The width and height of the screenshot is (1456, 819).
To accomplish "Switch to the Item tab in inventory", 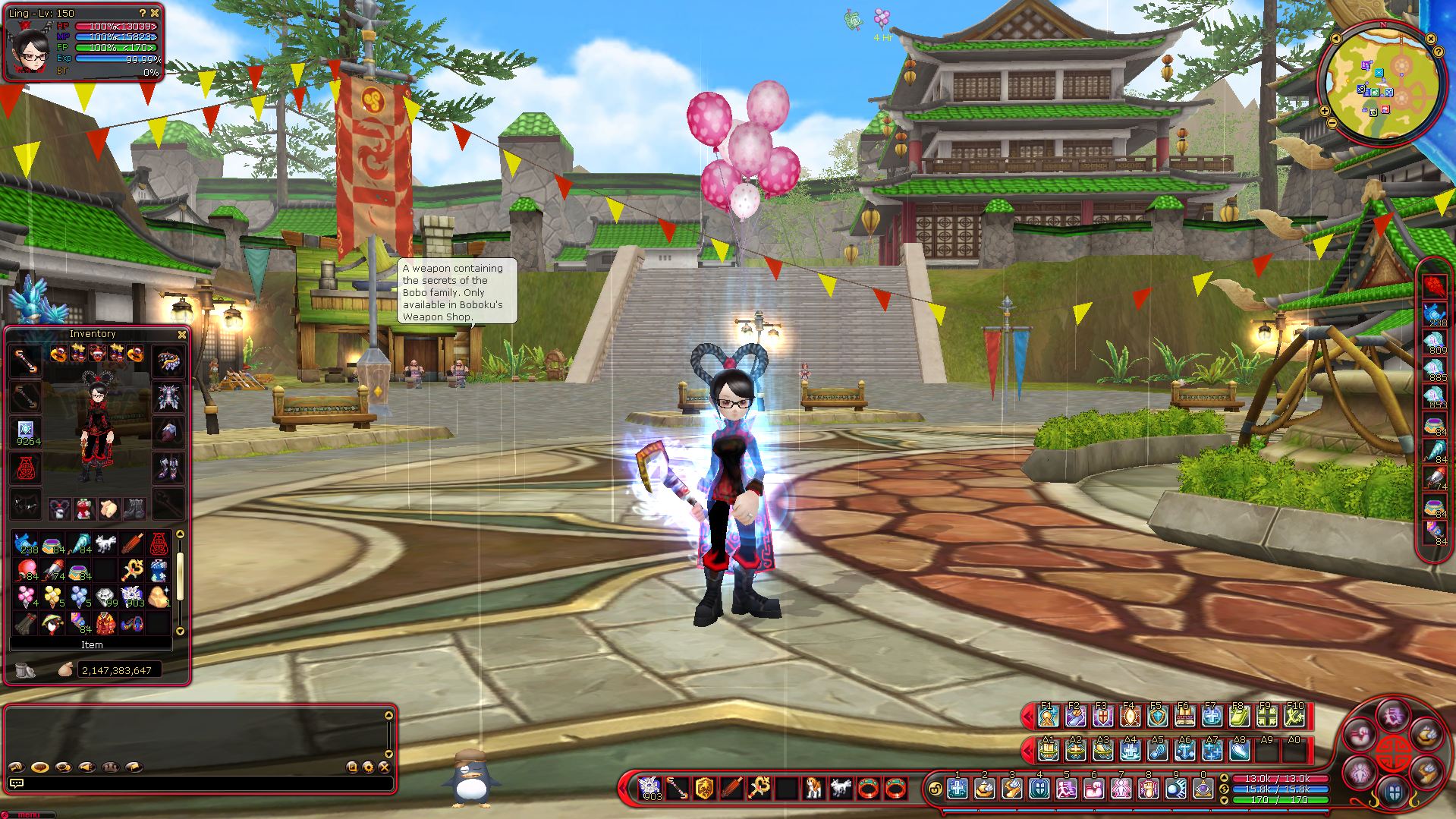I will click(x=92, y=645).
